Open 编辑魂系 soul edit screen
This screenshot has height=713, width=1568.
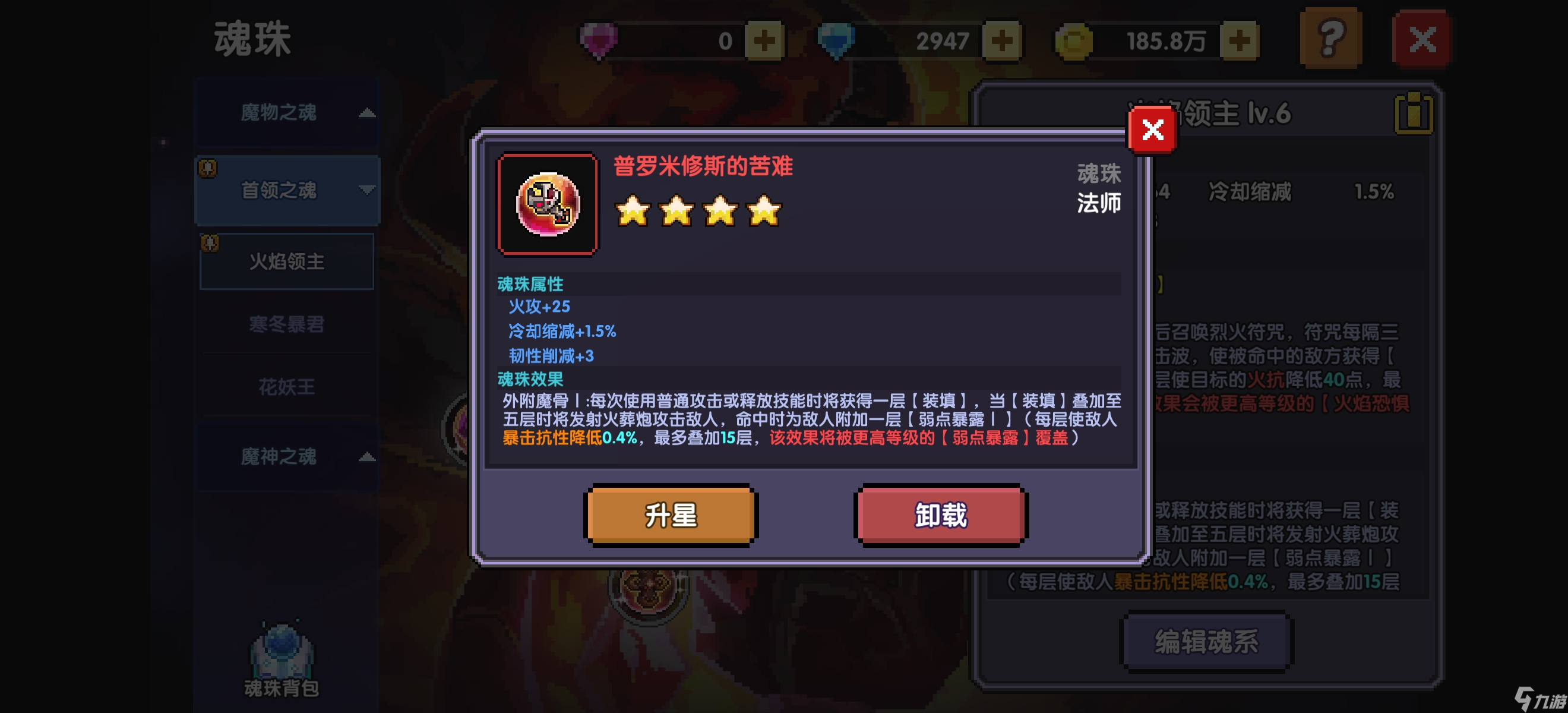pyautogui.click(x=1205, y=641)
